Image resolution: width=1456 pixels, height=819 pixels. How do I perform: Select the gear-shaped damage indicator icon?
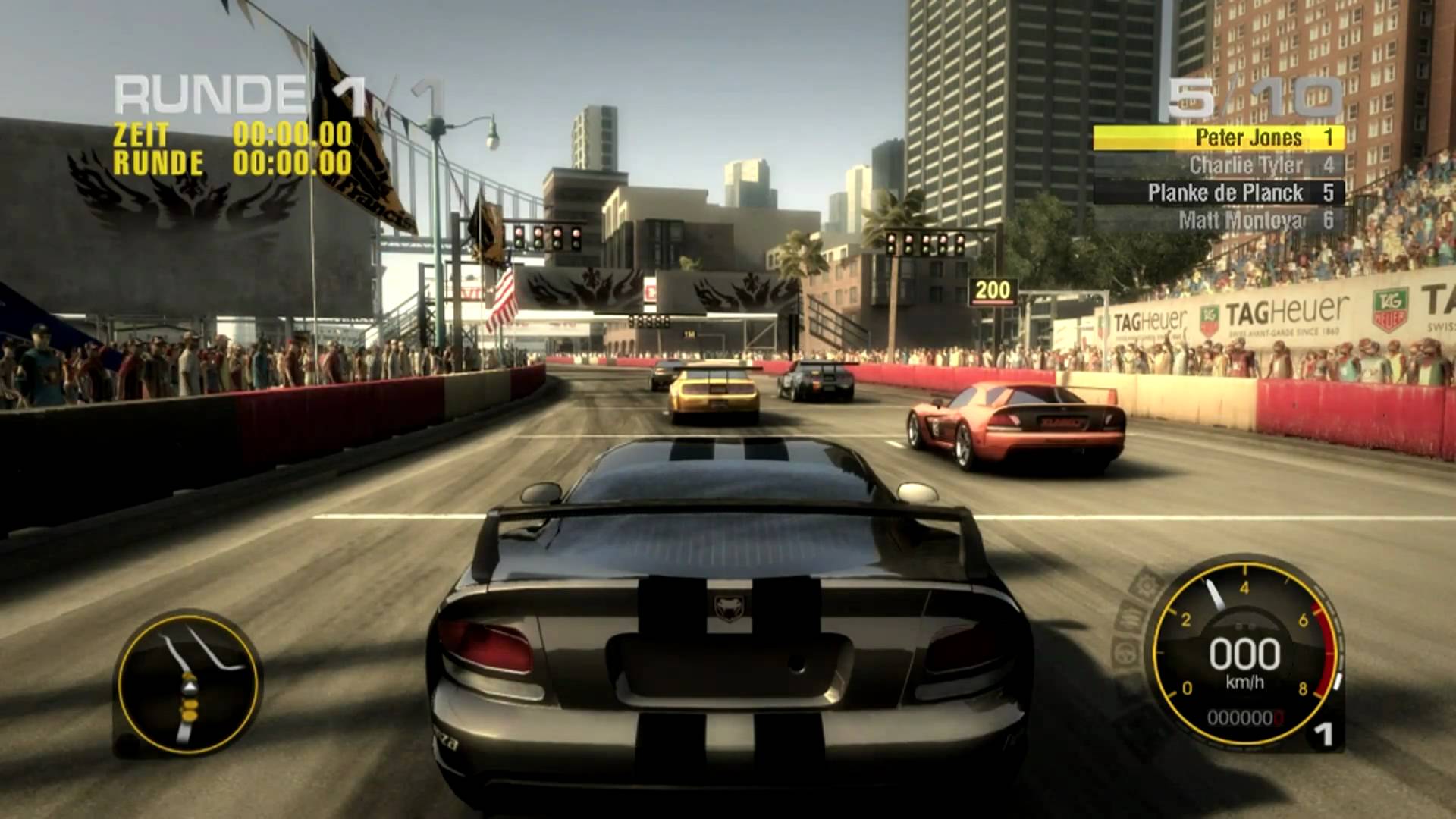pos(1145,585)
